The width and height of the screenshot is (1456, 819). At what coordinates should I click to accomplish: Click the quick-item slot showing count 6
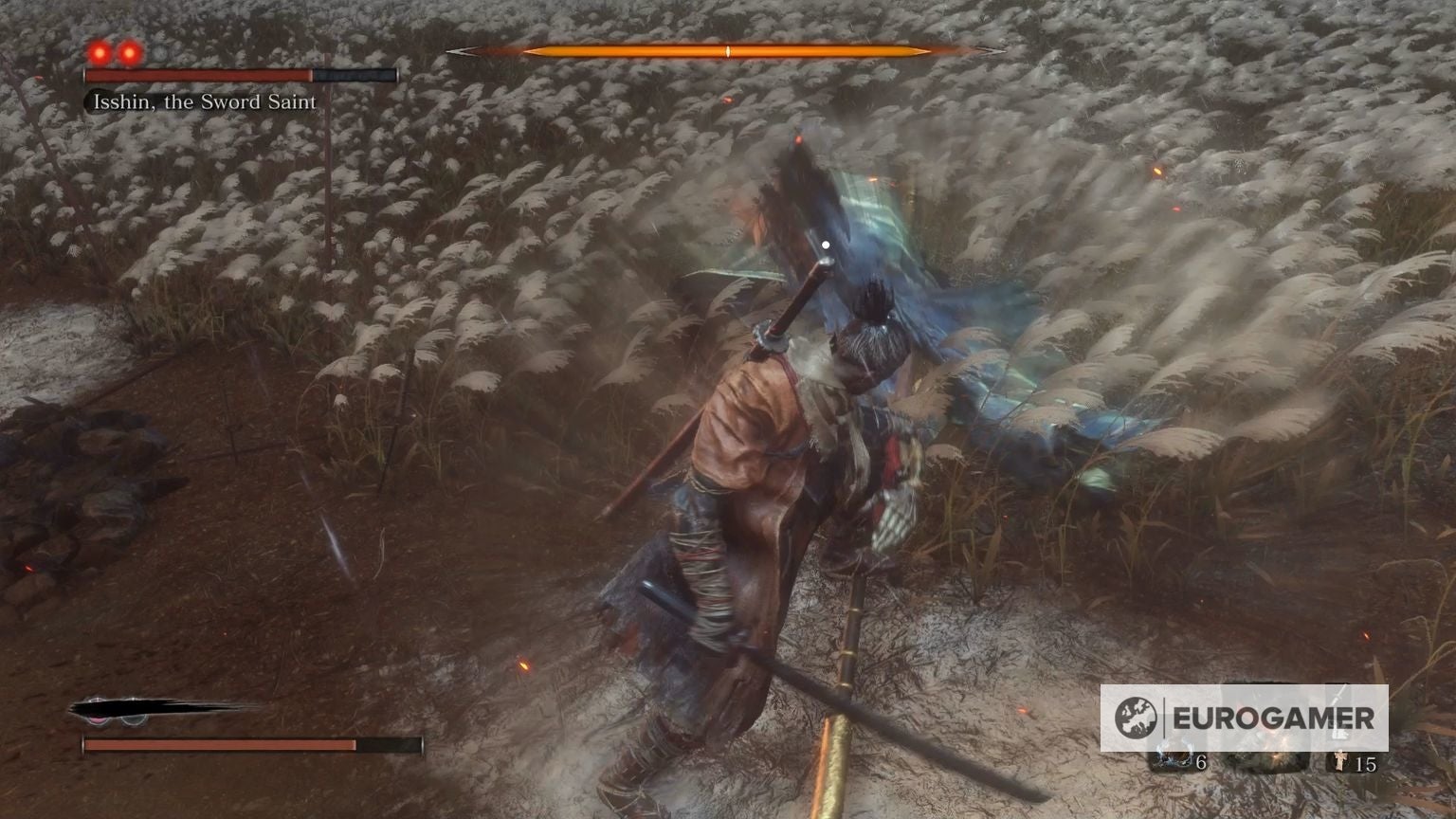click(1175, 758)
